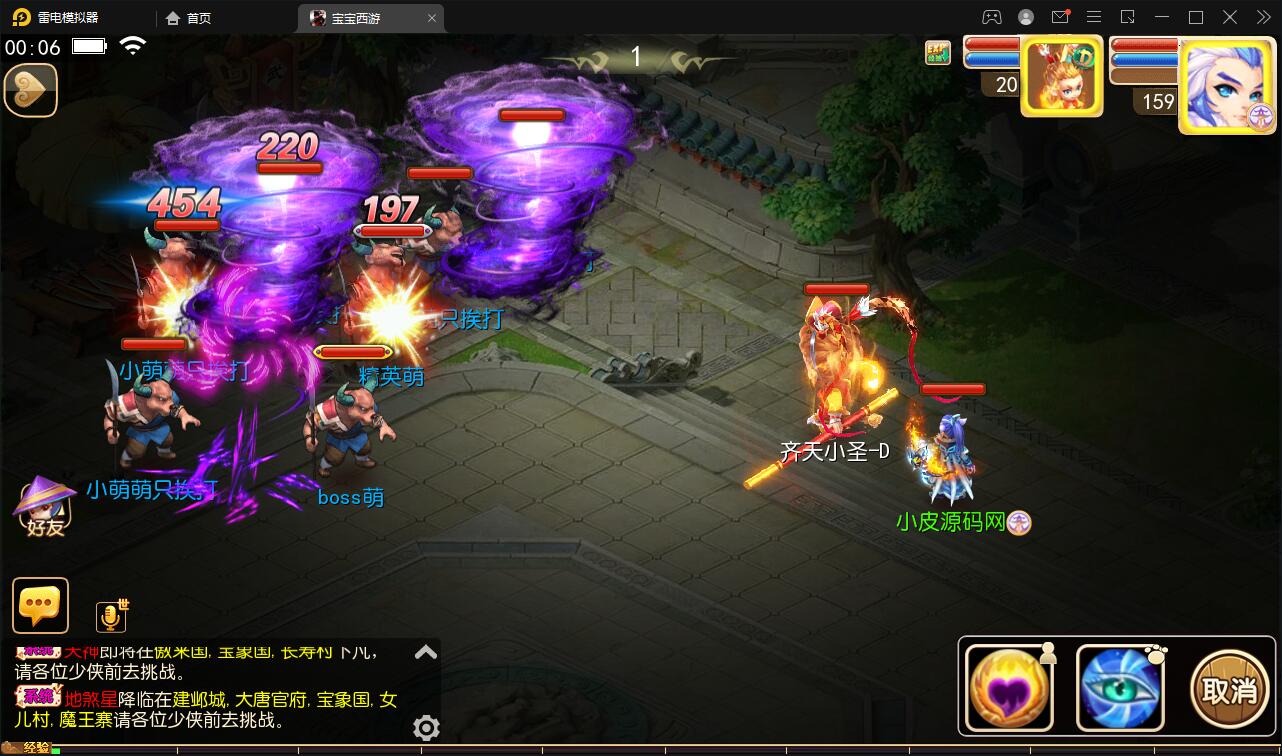
Task: Open the golden swirl menu at top left
Action: point(31,90)
